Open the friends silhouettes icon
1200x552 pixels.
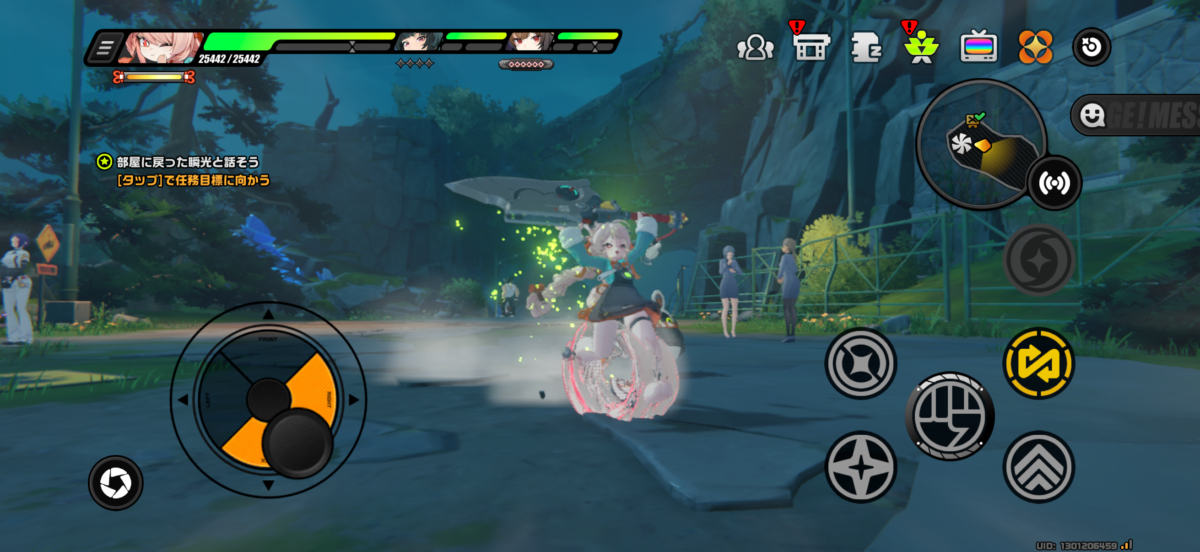(x=755, y=47)
